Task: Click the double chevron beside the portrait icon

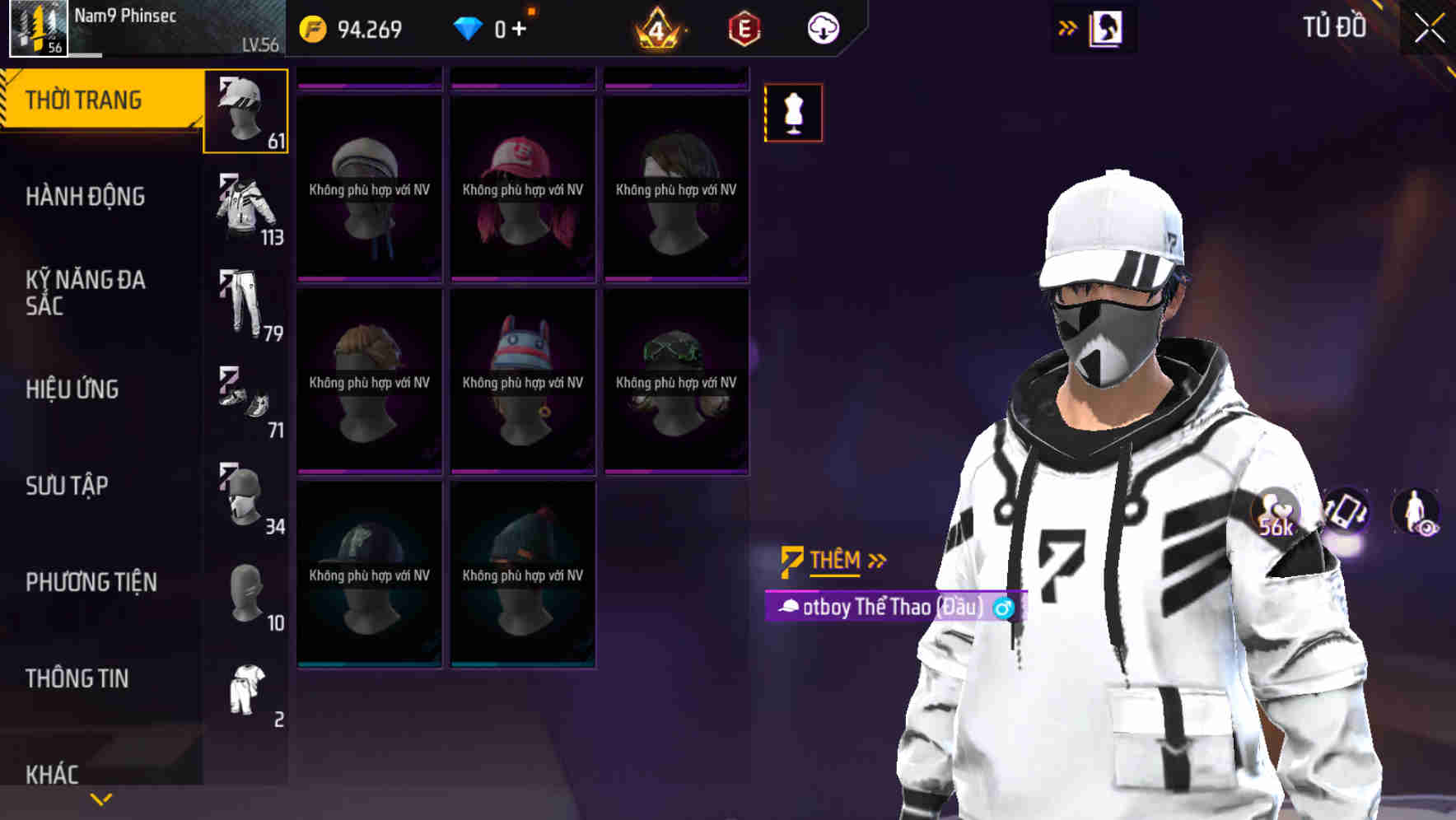Action: coord(1066,26)
